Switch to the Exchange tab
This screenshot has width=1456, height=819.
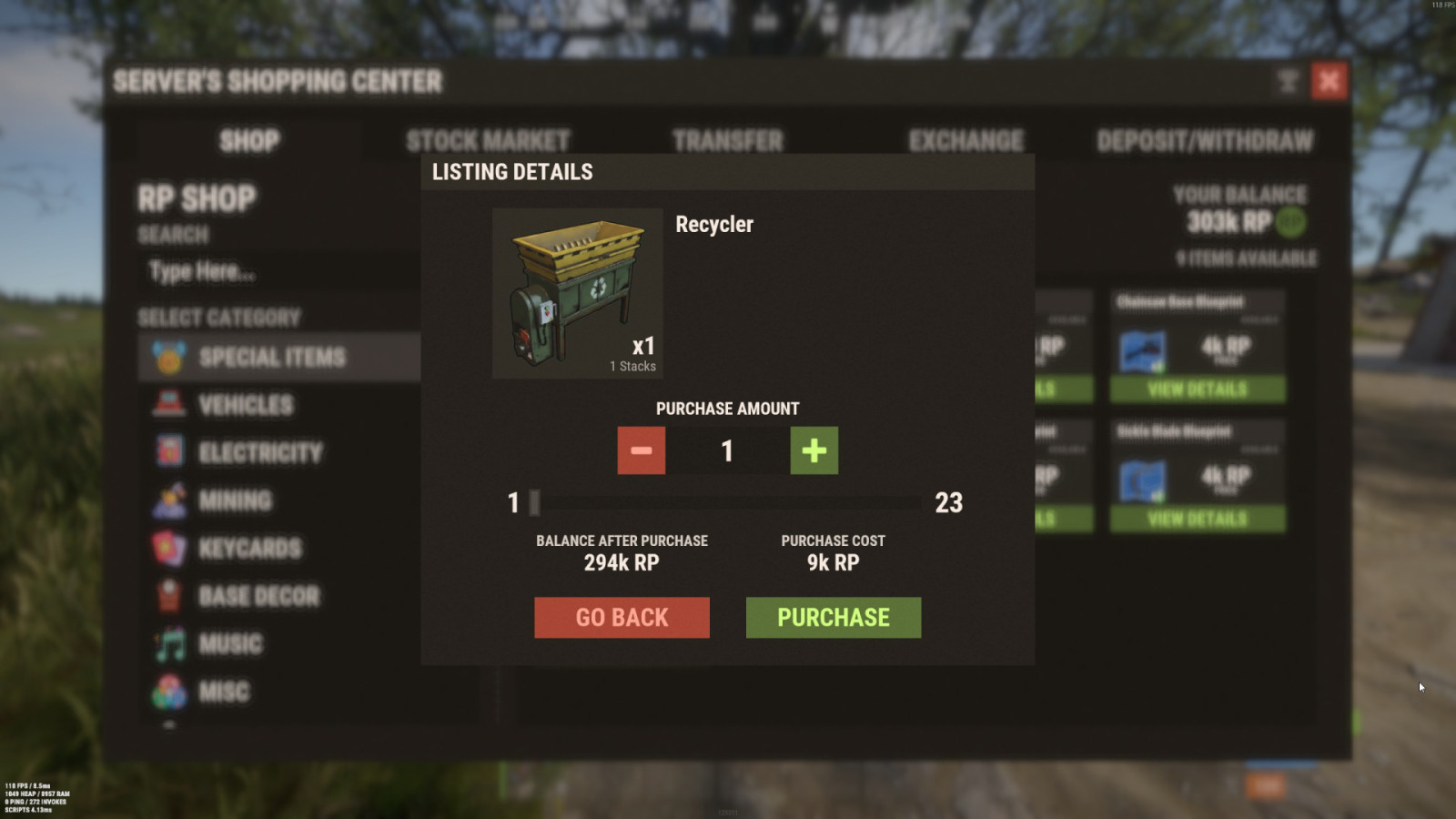[965, 140]
